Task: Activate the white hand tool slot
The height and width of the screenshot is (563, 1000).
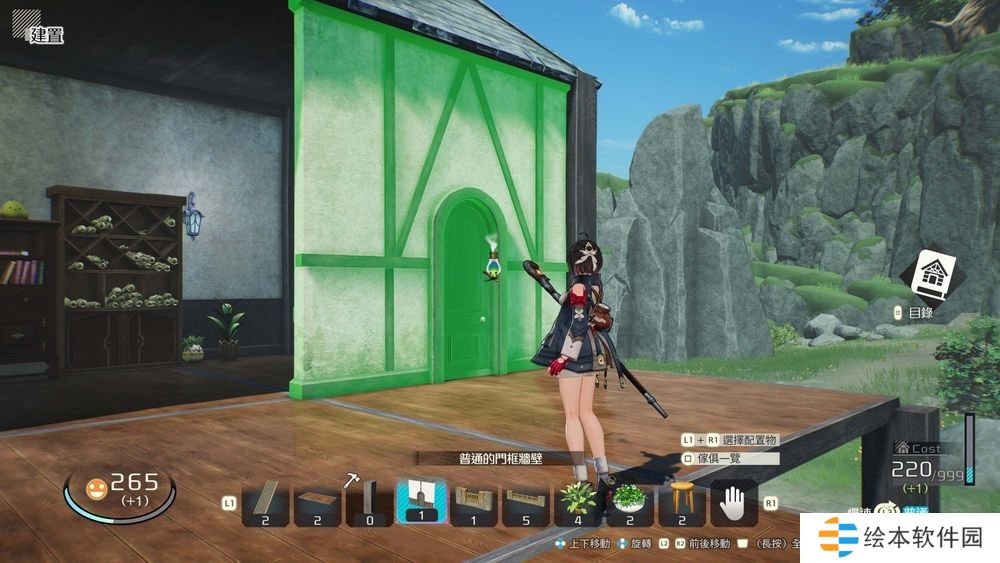Action: point(734,502)
